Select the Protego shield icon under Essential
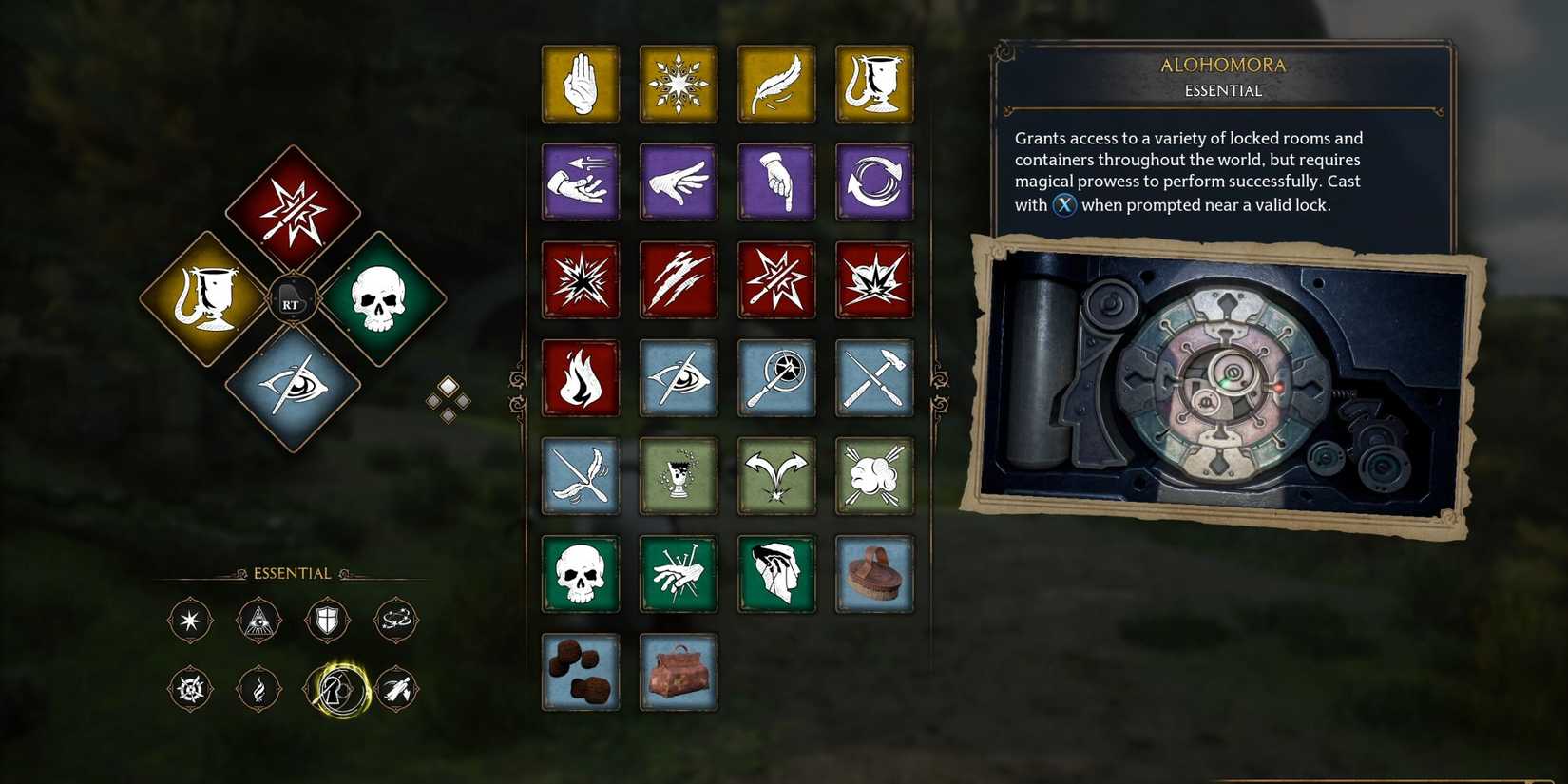This screenshot has height=784, width=1568. tap(328, 620)
